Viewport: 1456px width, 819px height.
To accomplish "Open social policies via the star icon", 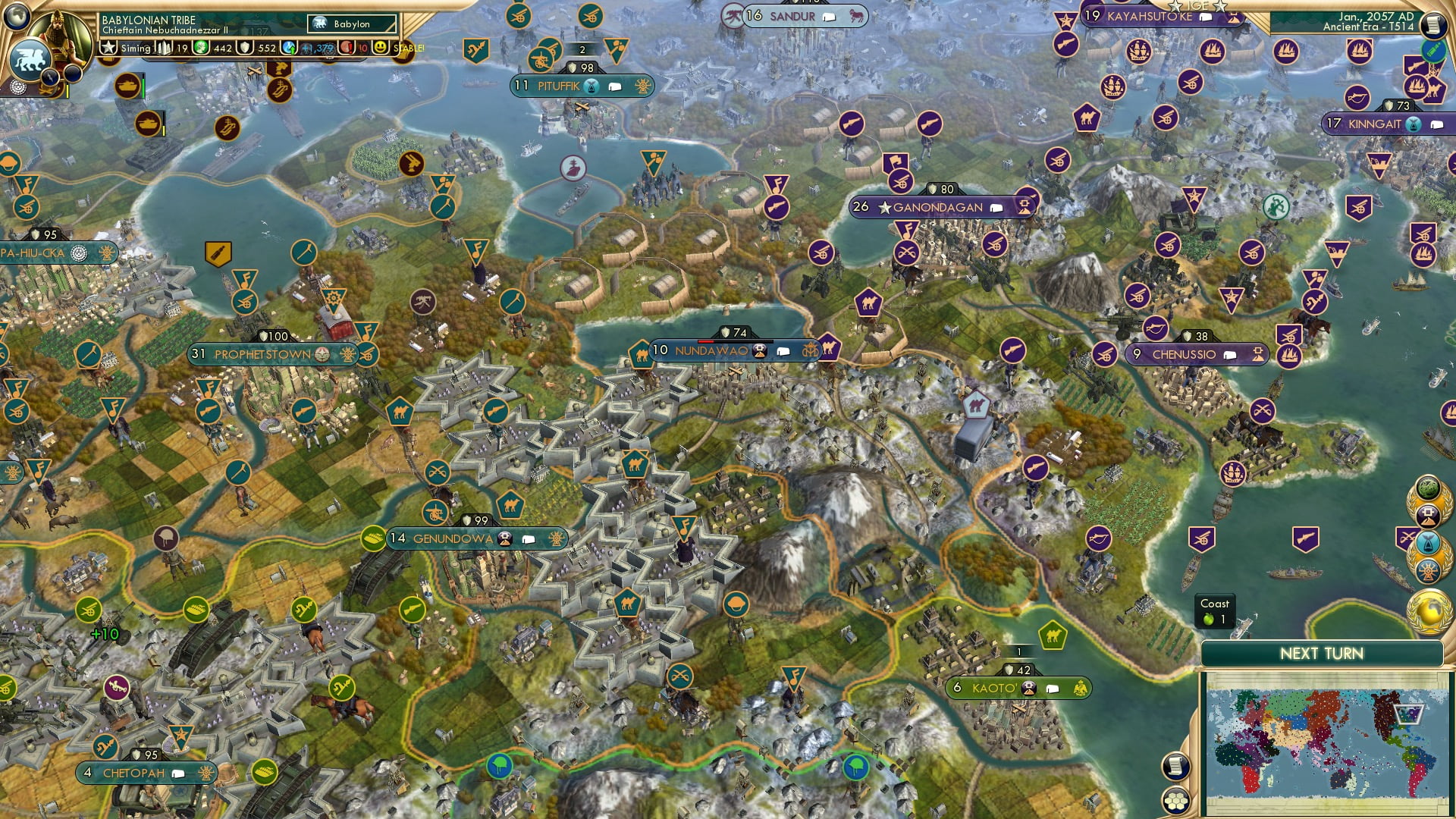I will pyautogui.click(x=108, y=48).
